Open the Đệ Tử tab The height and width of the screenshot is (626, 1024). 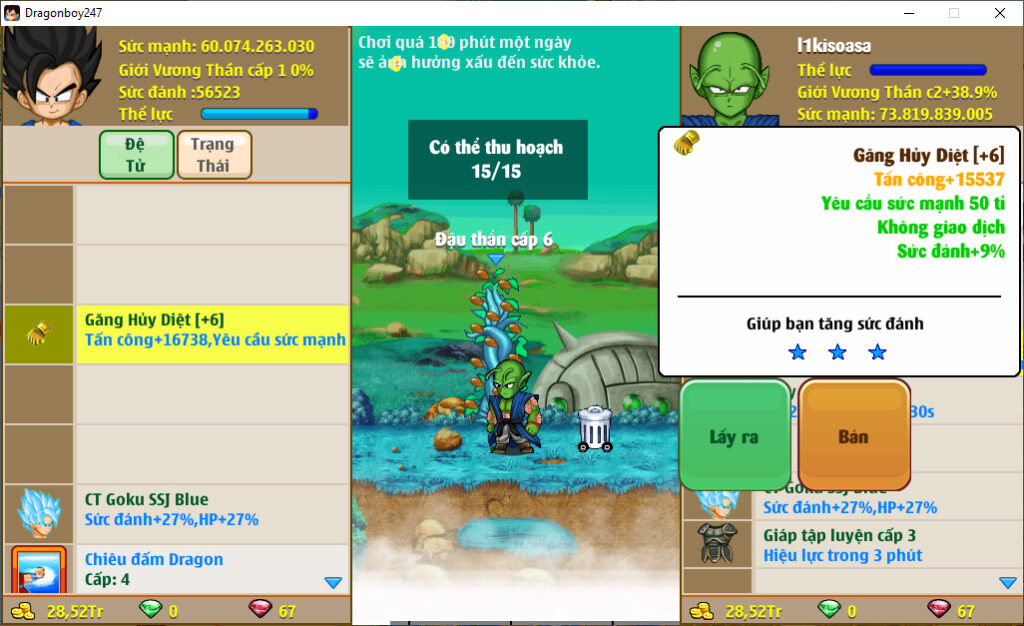point(136,154)
